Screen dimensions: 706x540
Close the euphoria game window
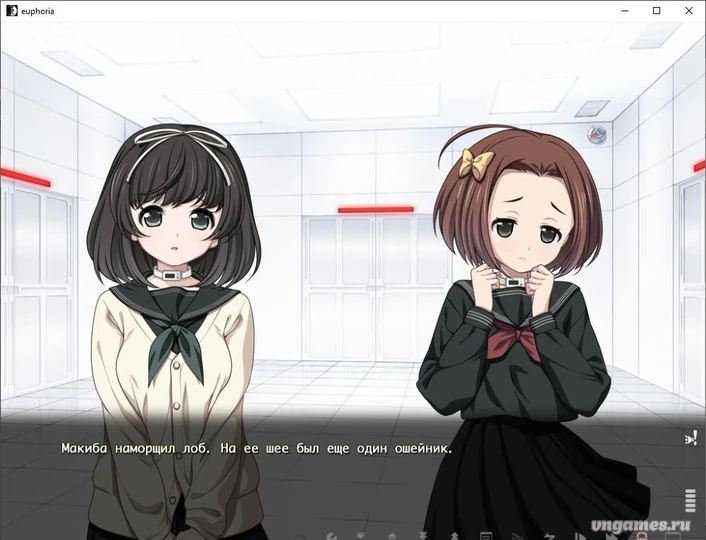click(688, 10)
